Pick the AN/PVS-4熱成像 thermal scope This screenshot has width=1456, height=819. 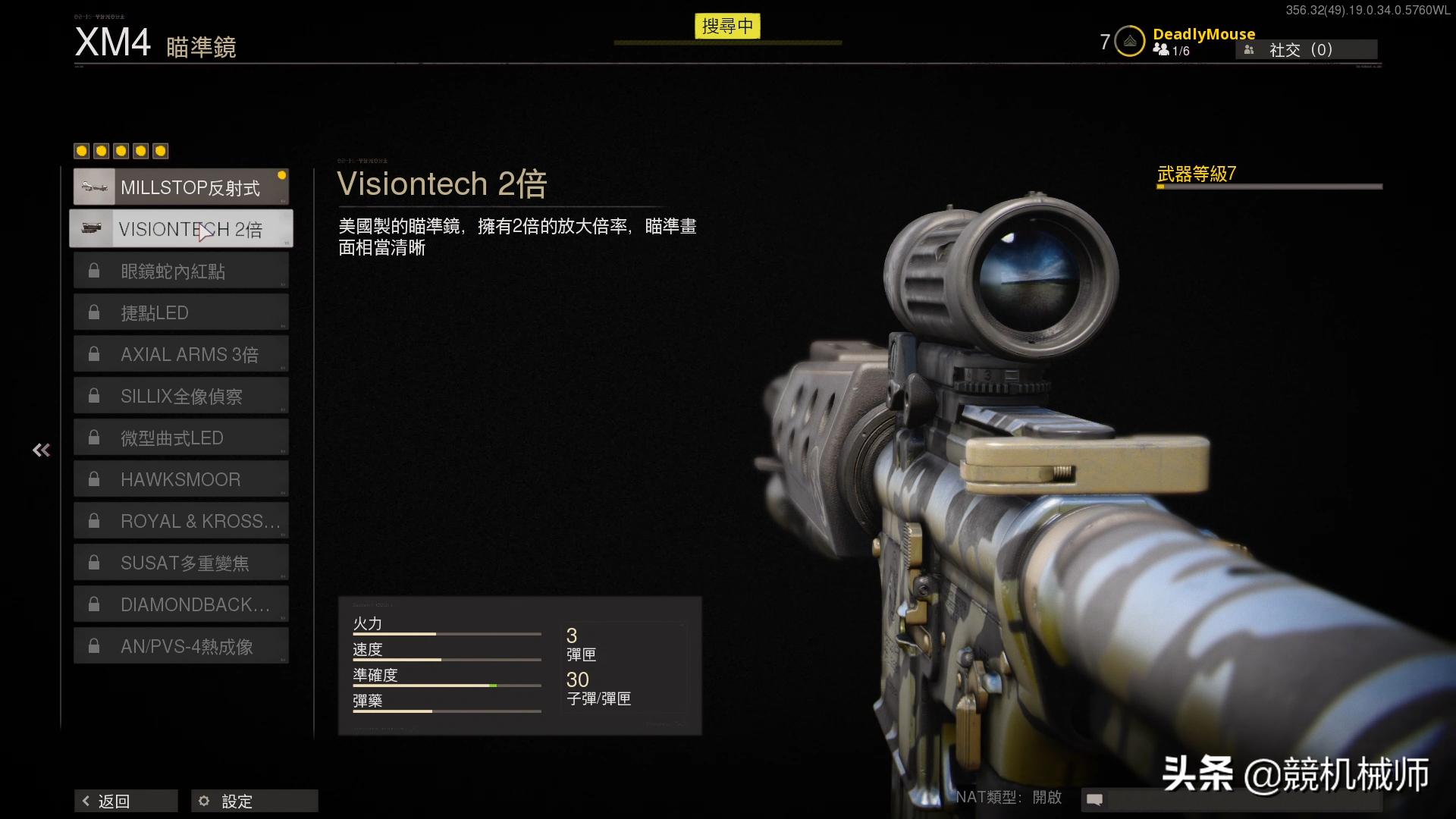click(x=180, y=646)
